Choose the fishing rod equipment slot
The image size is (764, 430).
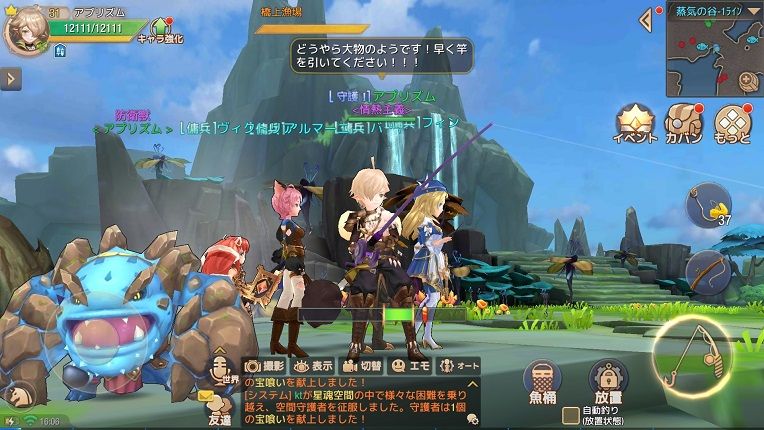pyautogui.click(x=708, y=271)
